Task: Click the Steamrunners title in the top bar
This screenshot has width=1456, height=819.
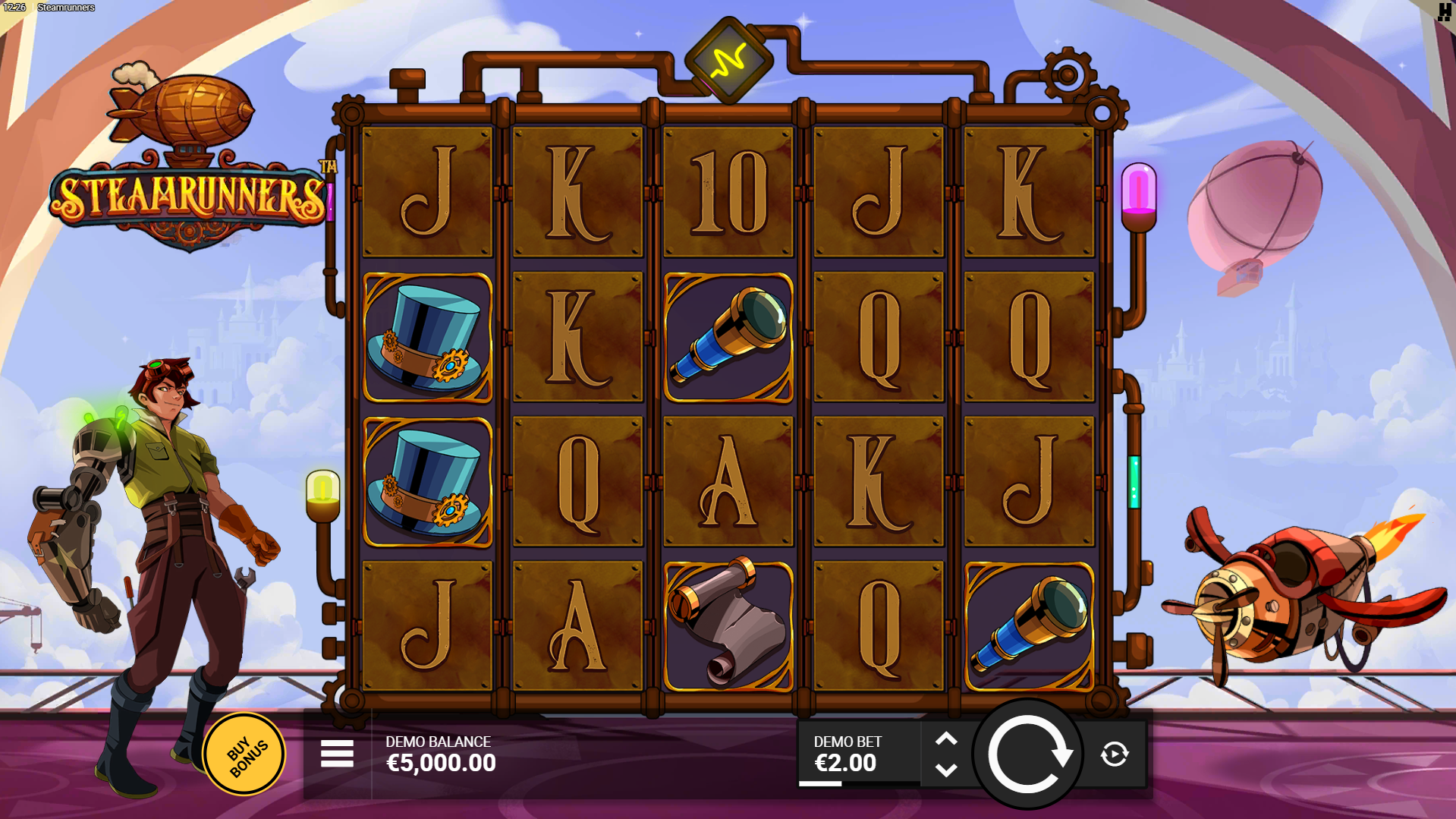Action: click(65, 8)
